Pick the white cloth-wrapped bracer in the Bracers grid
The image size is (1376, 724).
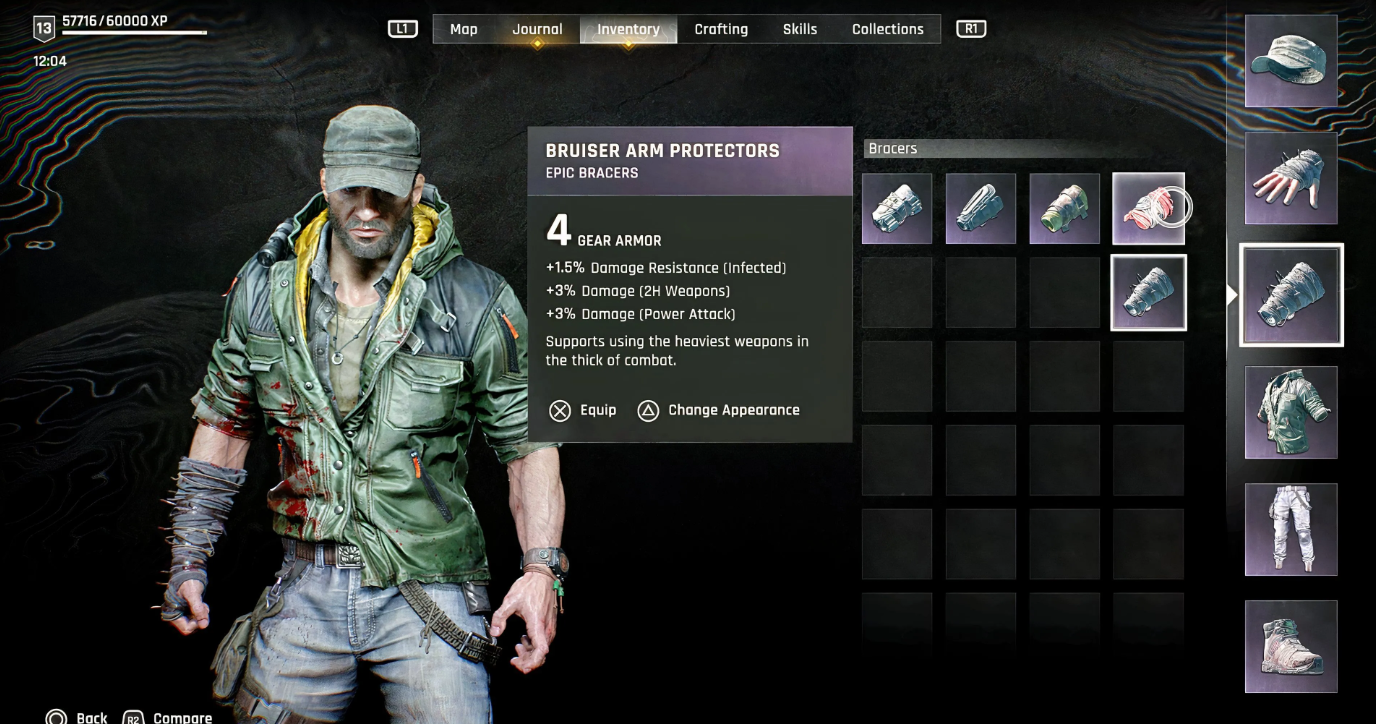click(x=897, y=209)
